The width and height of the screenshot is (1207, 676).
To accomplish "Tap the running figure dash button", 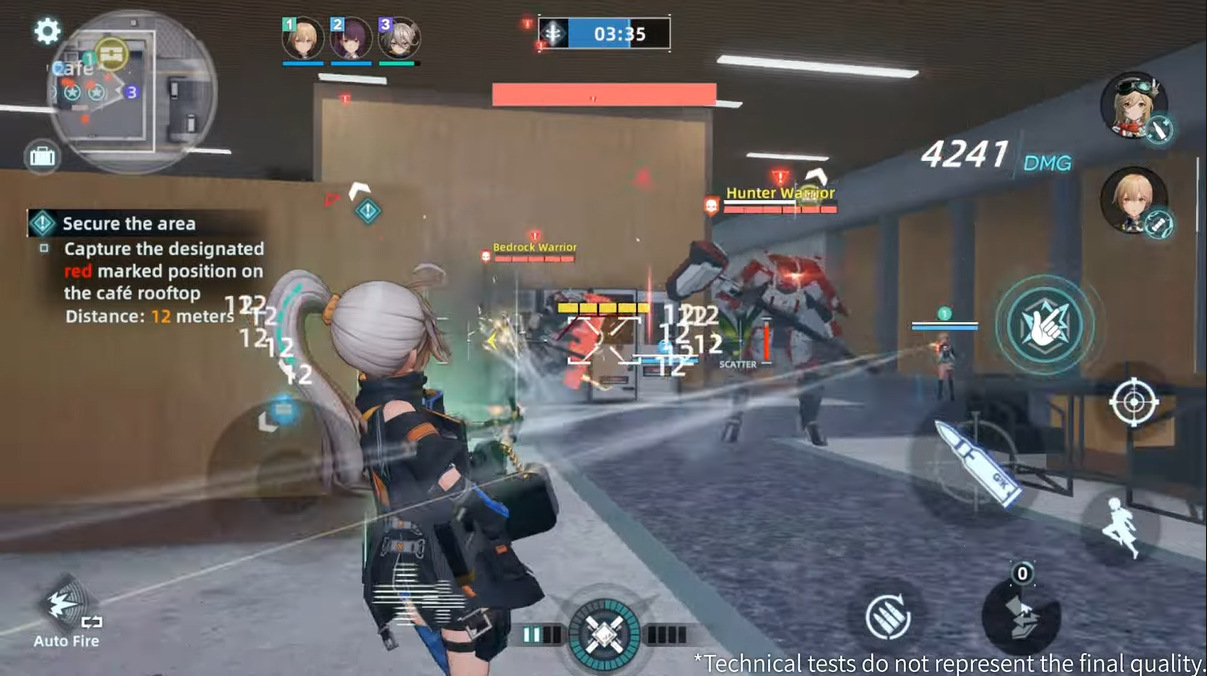I will click(x=1119, y=527).
